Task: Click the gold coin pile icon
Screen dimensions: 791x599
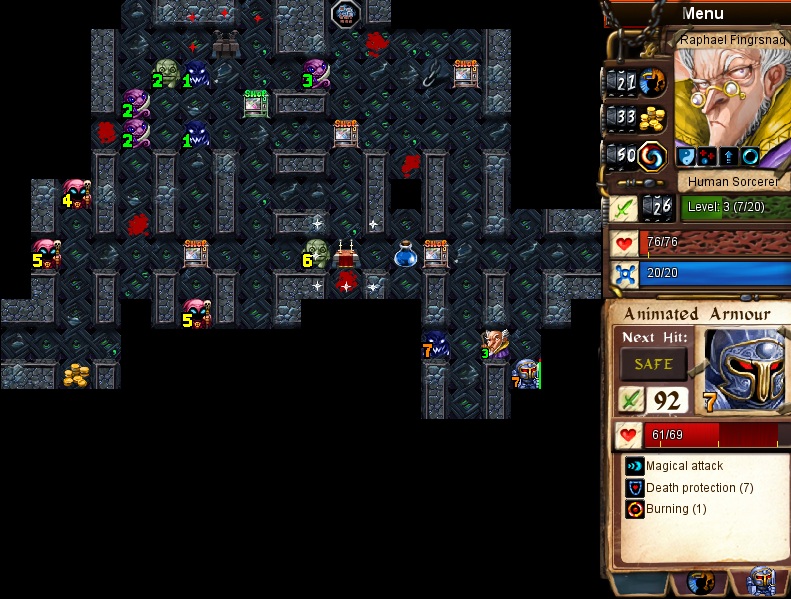Action: pos(653,119)
